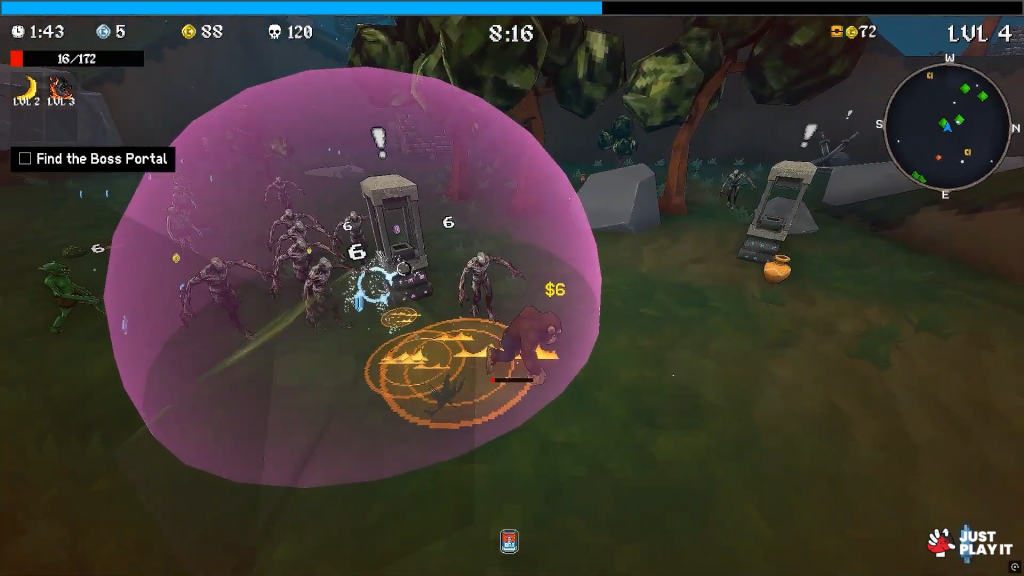Screen dimensions: 1024x576
Task: Select the red and blue can item
Action: coord(509,541)
